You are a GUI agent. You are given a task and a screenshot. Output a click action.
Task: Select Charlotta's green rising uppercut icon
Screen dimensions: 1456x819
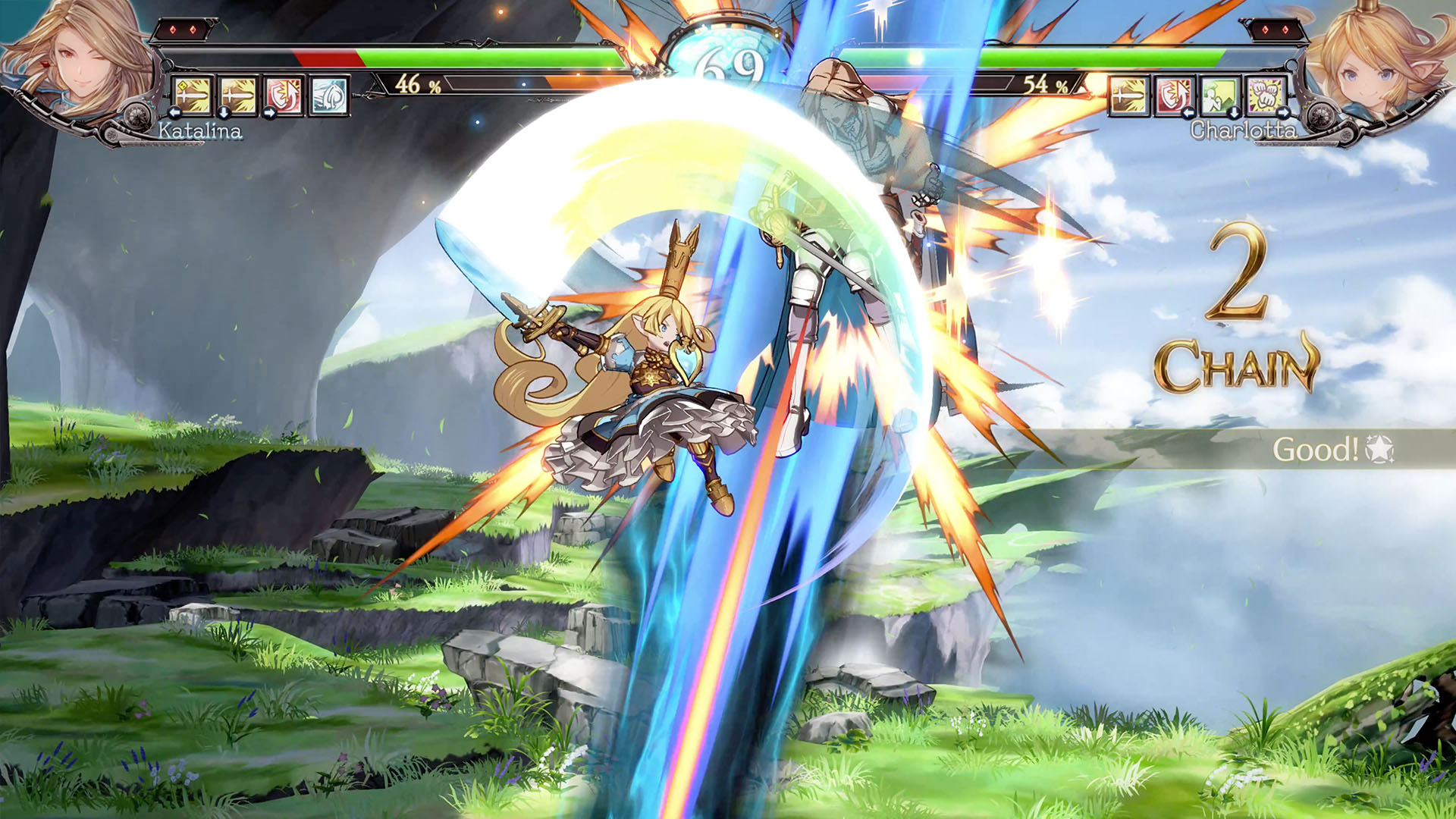(1219, 95)
